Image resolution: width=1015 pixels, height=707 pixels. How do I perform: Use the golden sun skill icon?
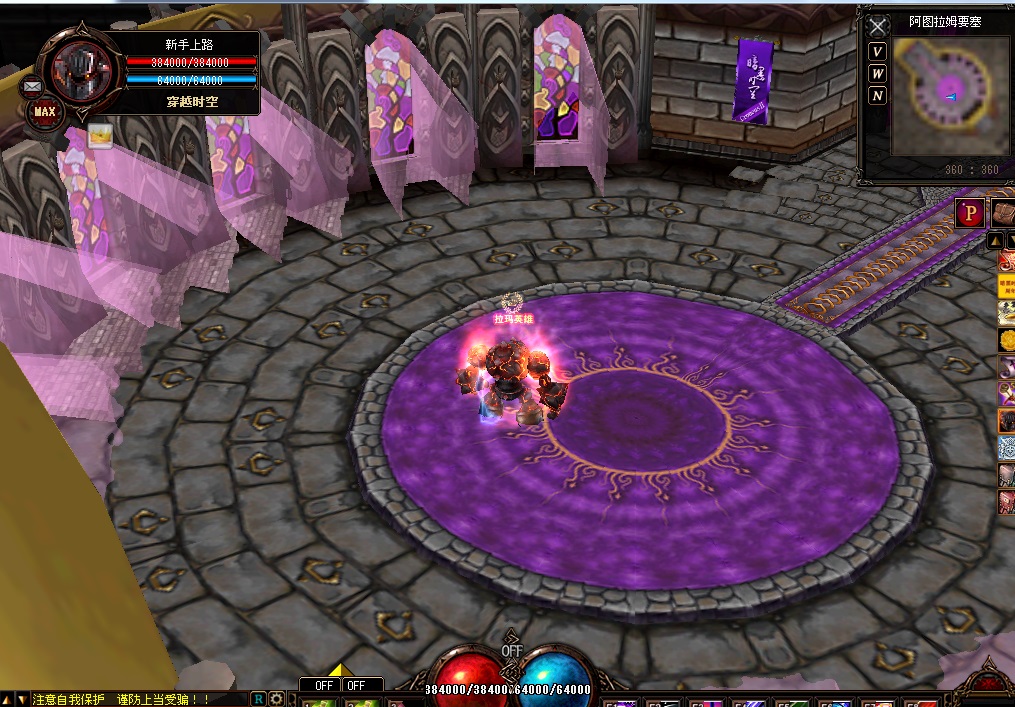coord(1006,341)
